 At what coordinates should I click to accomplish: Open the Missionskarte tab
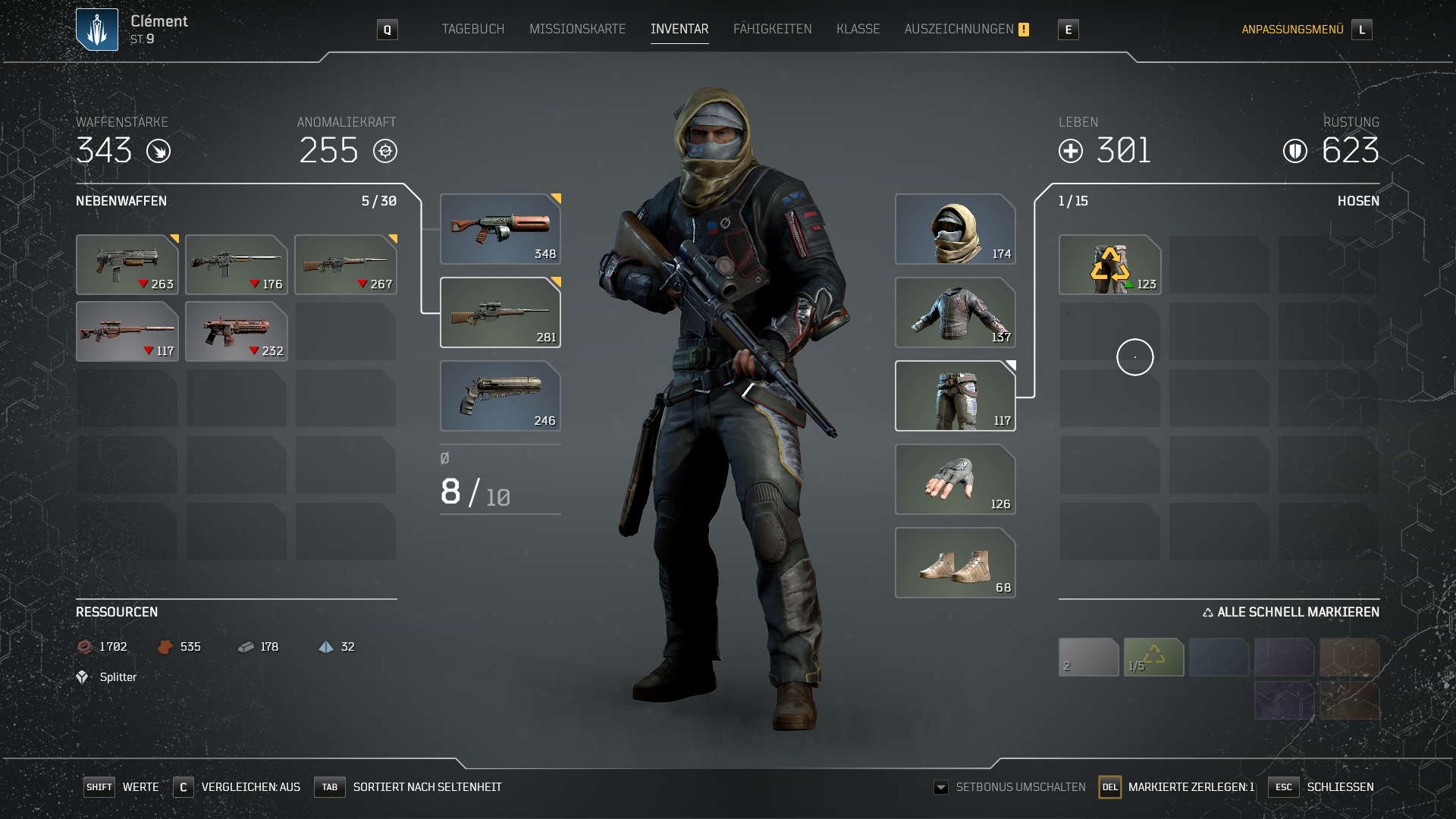pyautogui.click(x=577, y=29)
